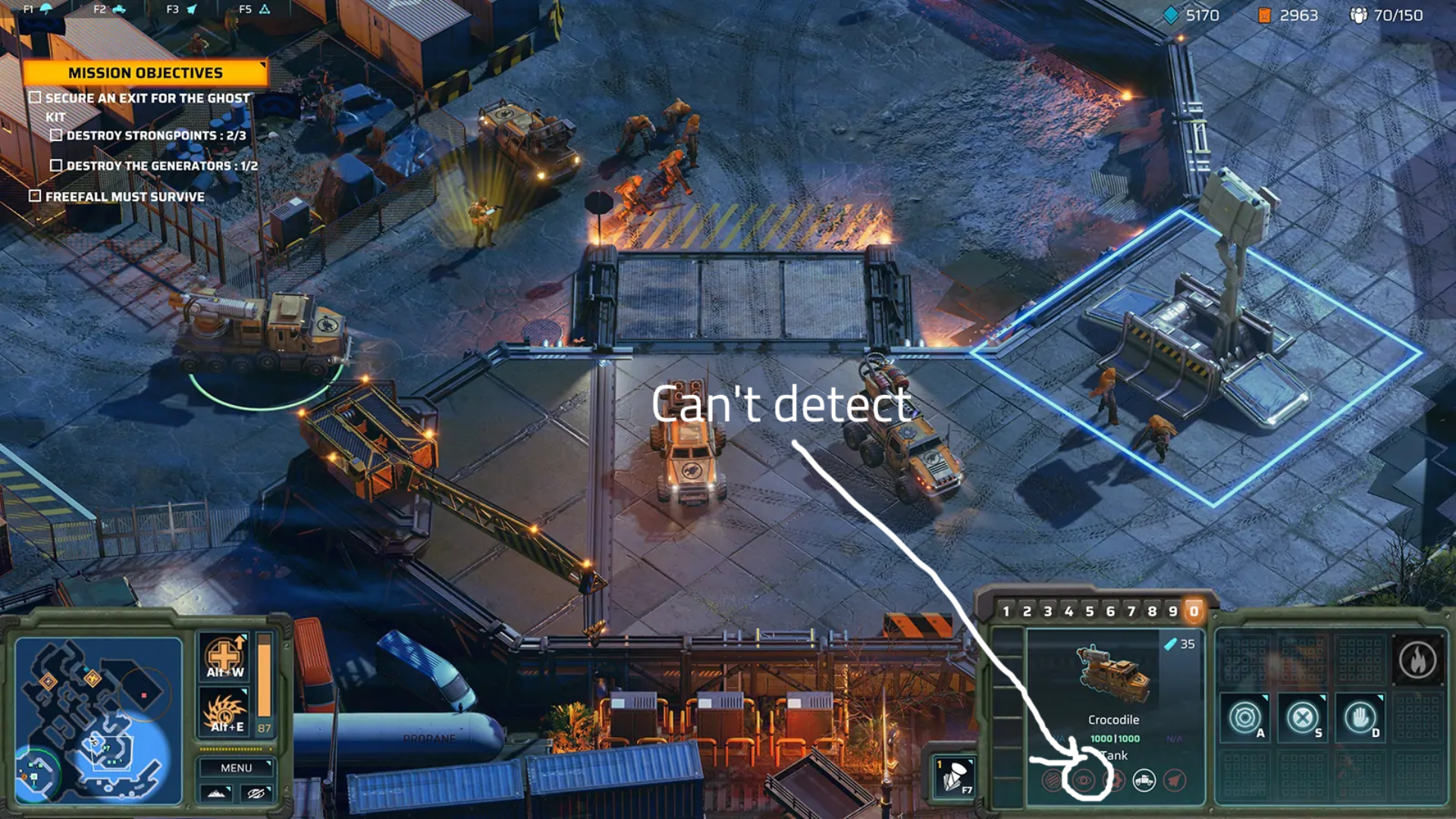
Task: Toggle the crossed-out eye visibility button
Action: (x=256, y=793)
